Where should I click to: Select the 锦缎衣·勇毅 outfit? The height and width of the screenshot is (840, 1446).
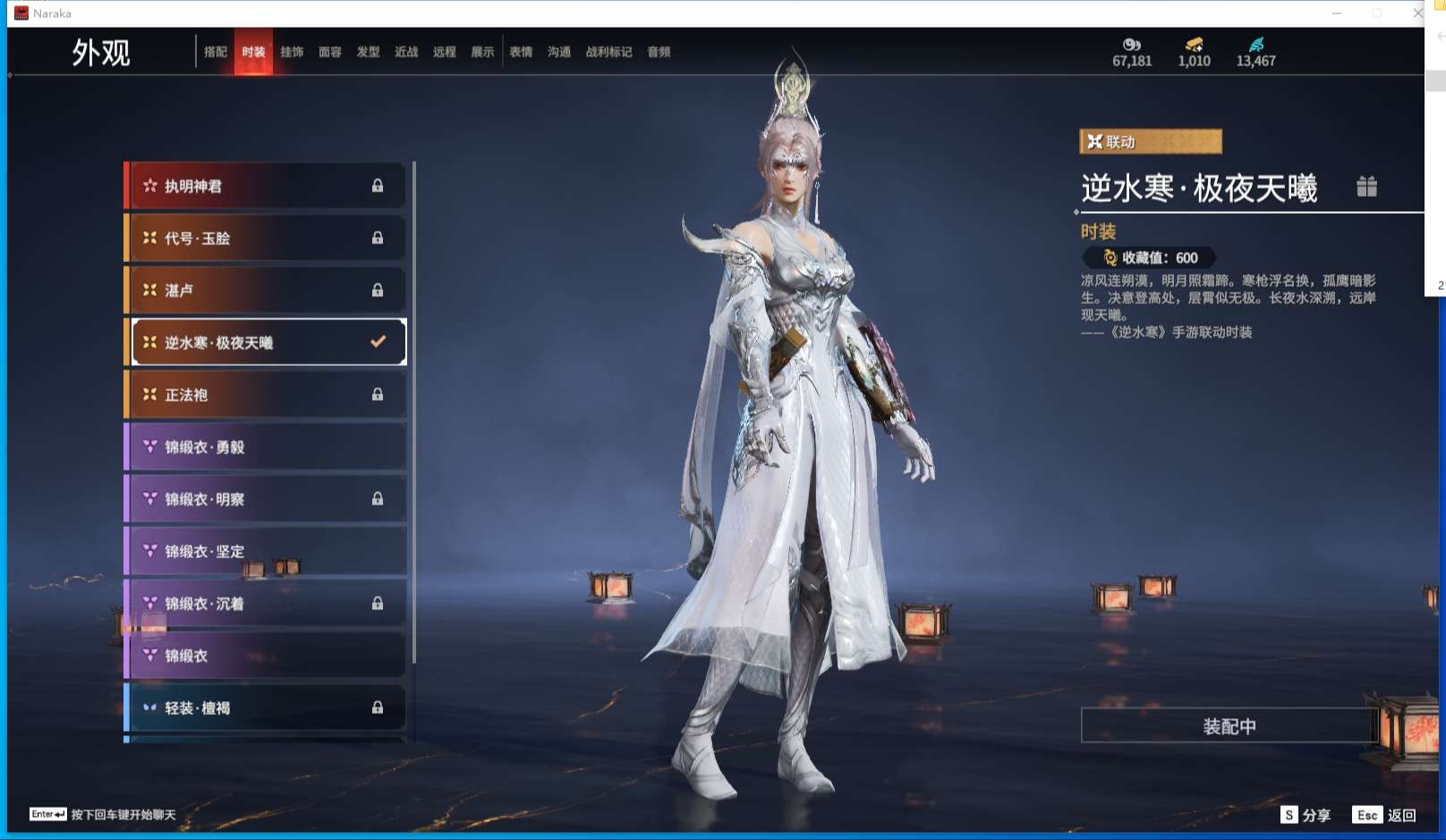pyautogui.click(x=266, y=446)
